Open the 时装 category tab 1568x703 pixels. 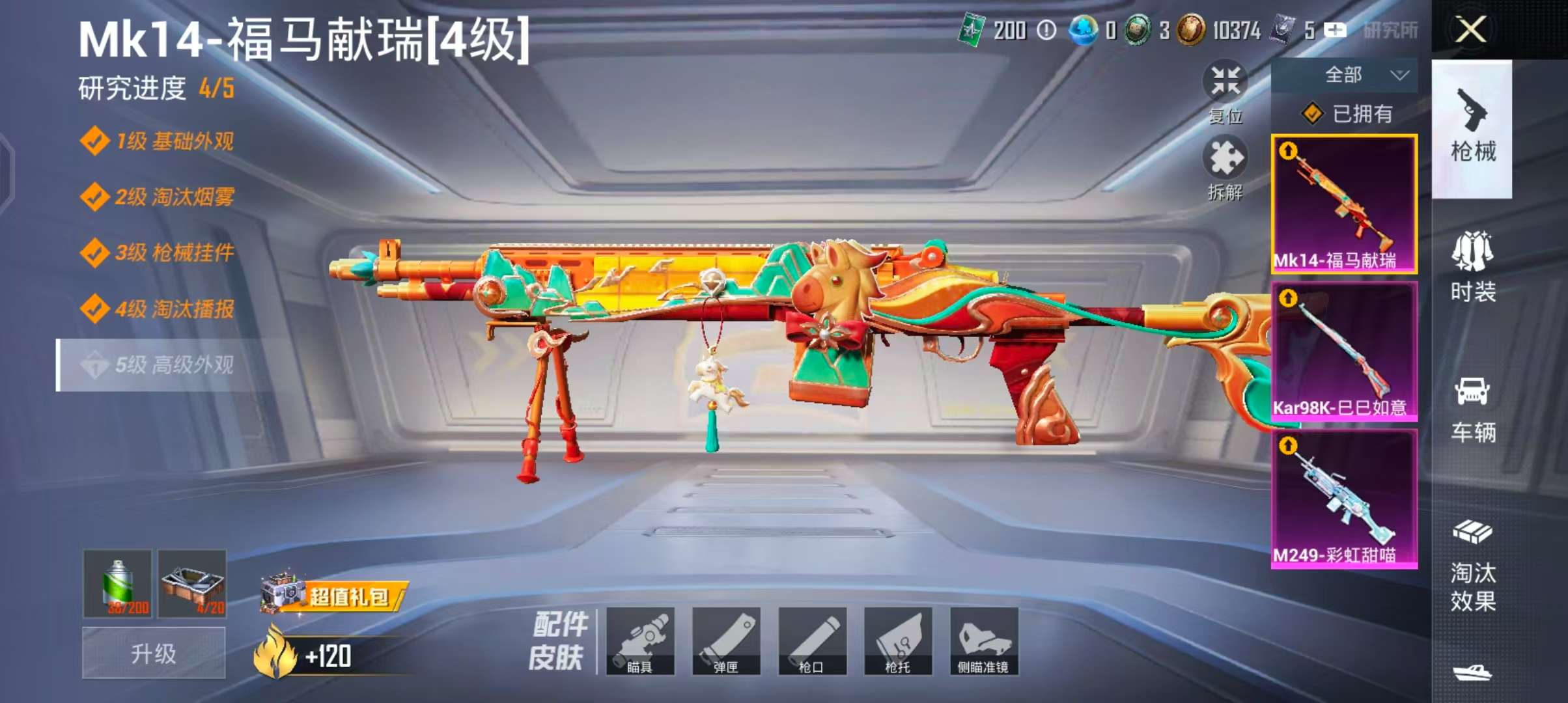tap(1472, 267)
